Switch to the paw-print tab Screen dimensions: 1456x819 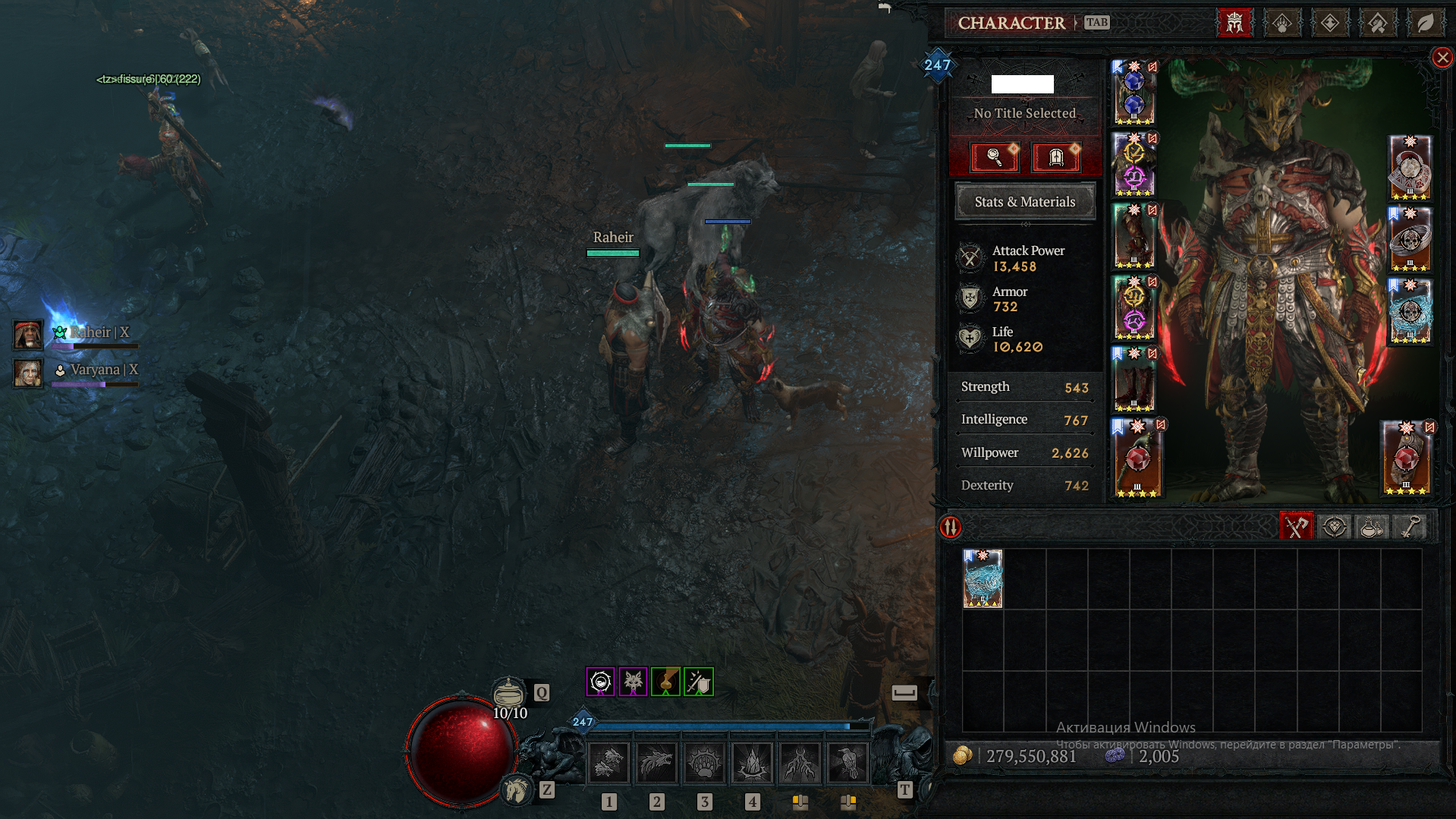(x=1282, y=24)
